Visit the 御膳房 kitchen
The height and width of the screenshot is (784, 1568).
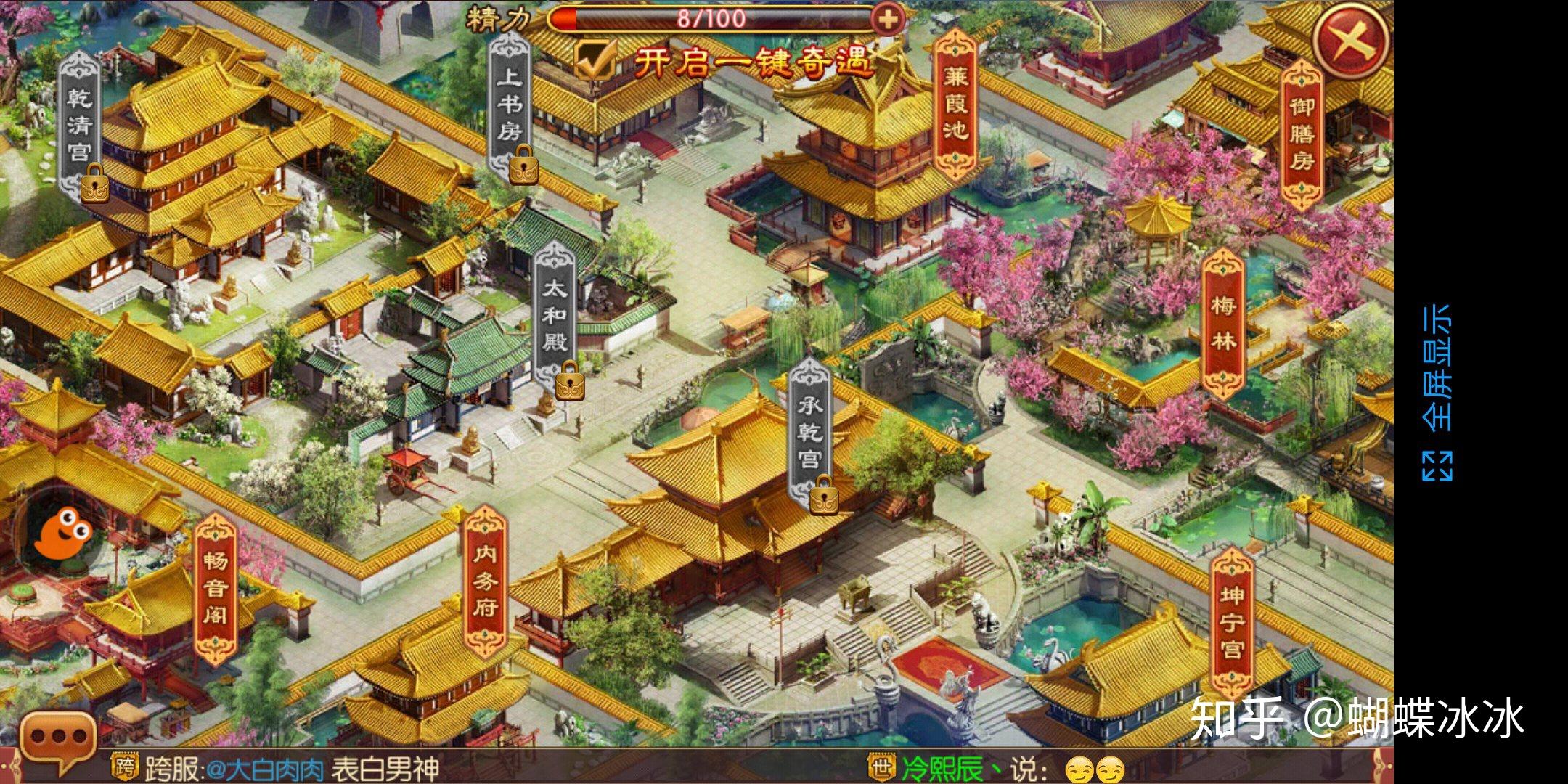[1302, 134]
